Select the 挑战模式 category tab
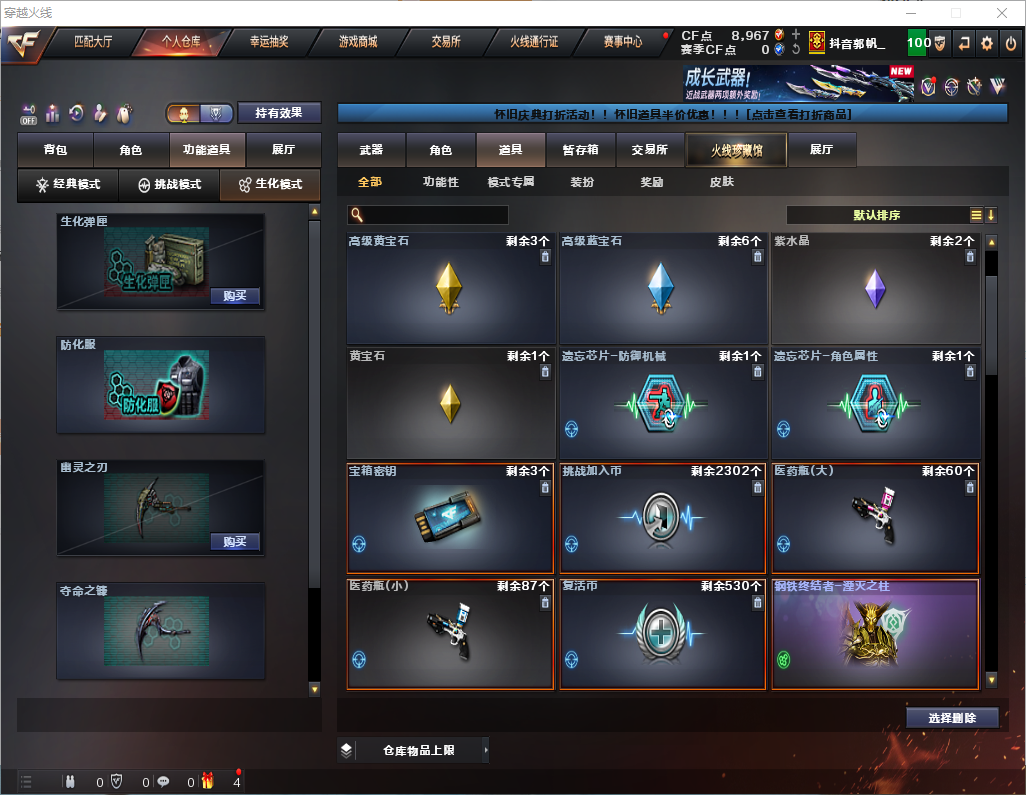Image resolution: width=1026 pixels, height=795 pixels. tap(169, 185)
